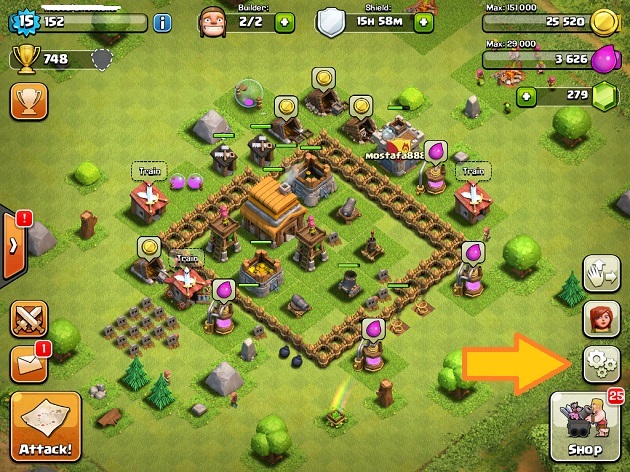Select the hand-shaped button above the portrait
Viewport: 630px width, 472px height.
click(x=601, y=272)
